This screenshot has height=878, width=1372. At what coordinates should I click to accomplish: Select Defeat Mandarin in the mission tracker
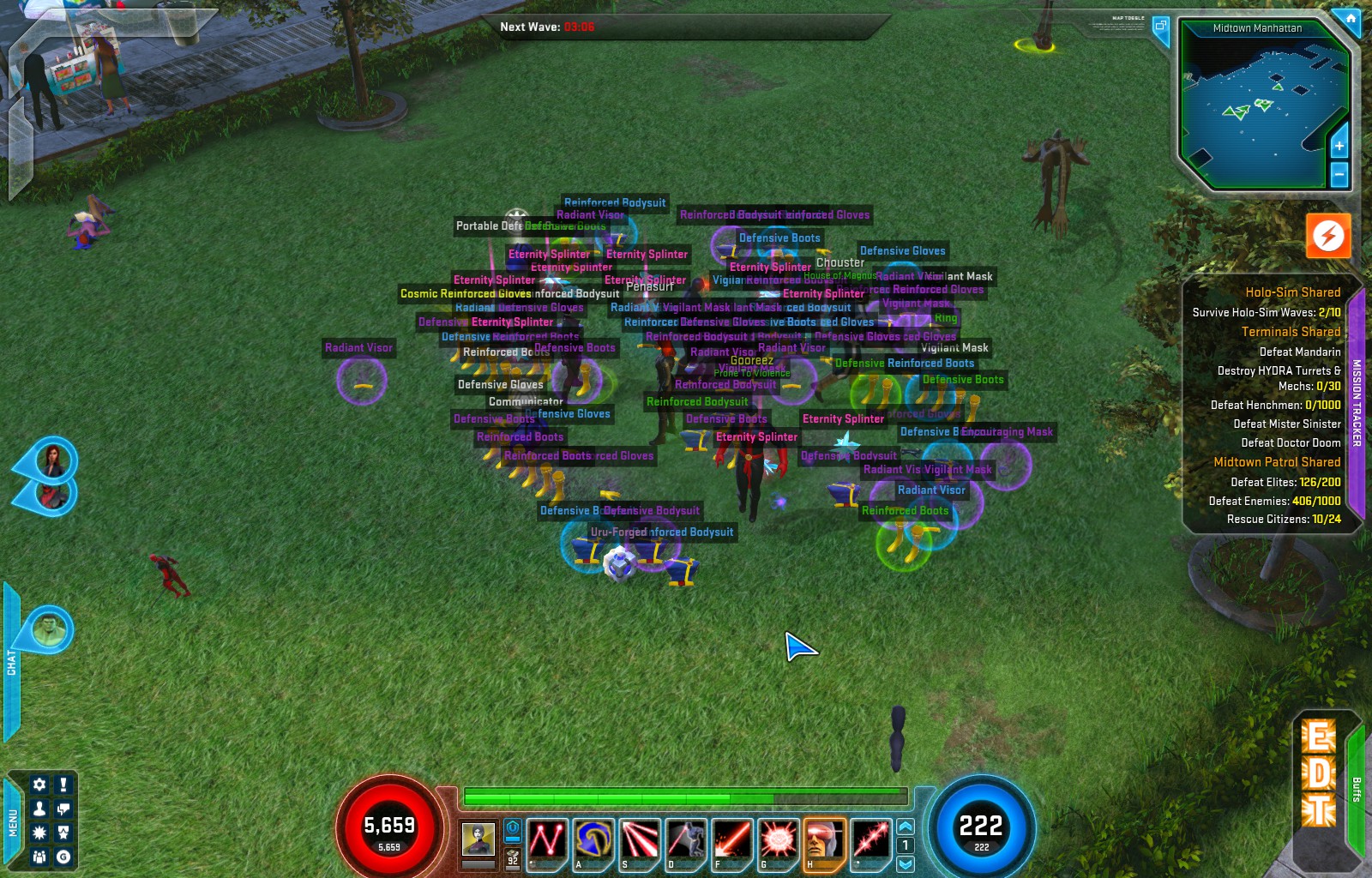pyautogui.click(x=1299, y=352)
